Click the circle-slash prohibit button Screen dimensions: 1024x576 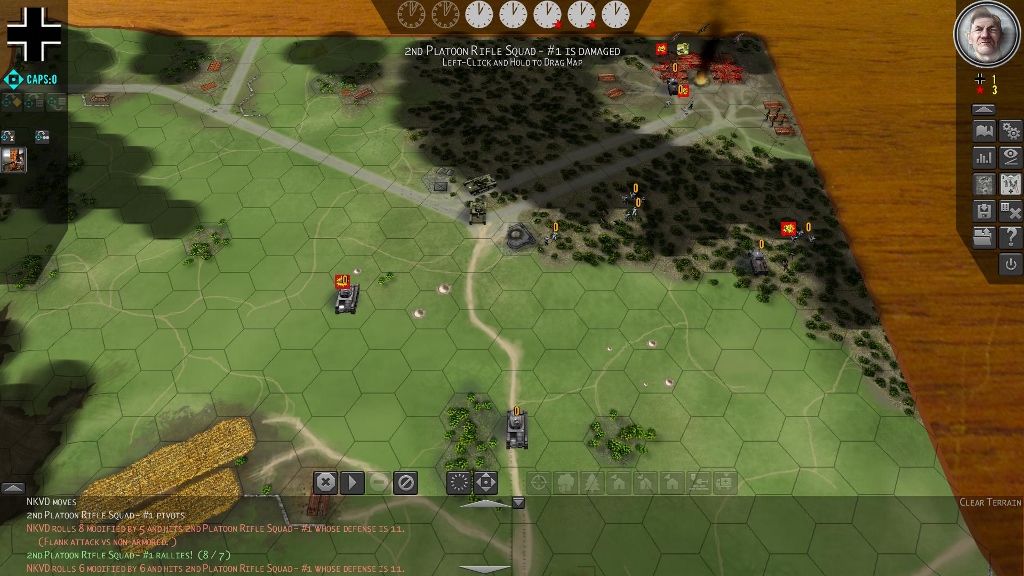[405, 483]
